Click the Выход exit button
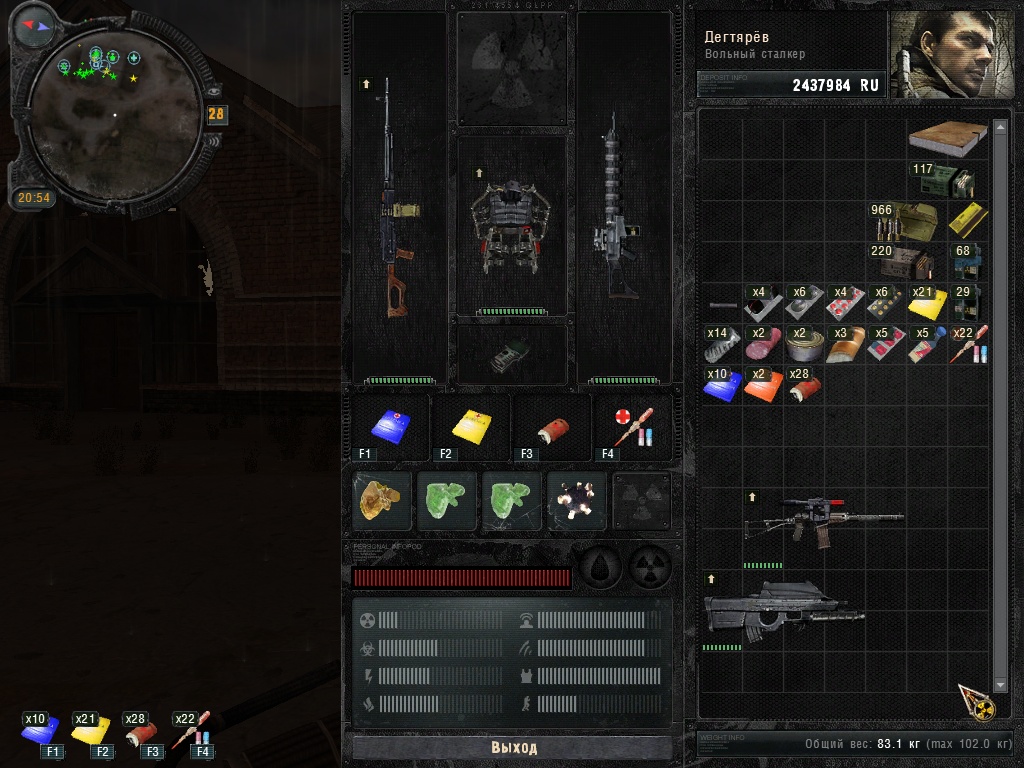Image resolution: width=1024 pixels, height=768 pixels. (513, 748)
